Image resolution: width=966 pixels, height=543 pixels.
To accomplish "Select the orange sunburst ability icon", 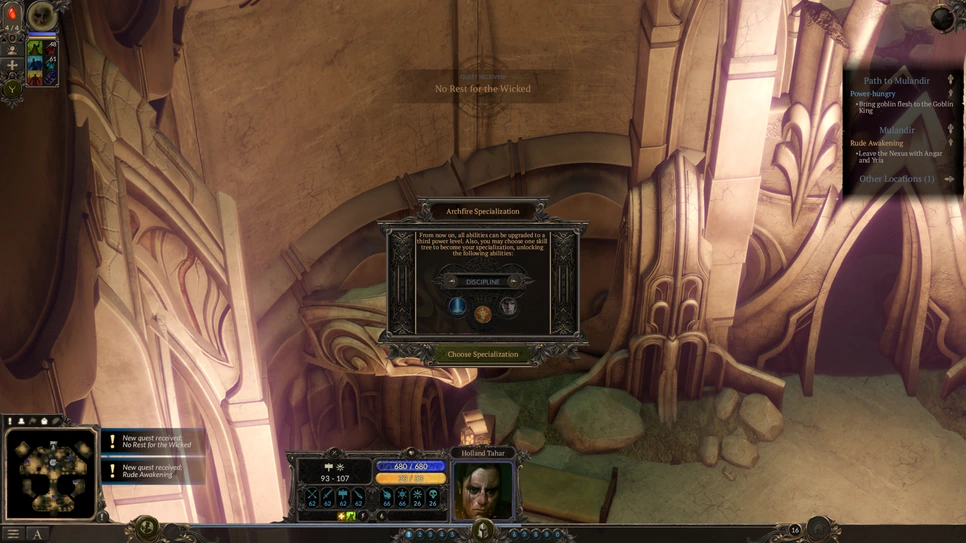I will (483, 314).
